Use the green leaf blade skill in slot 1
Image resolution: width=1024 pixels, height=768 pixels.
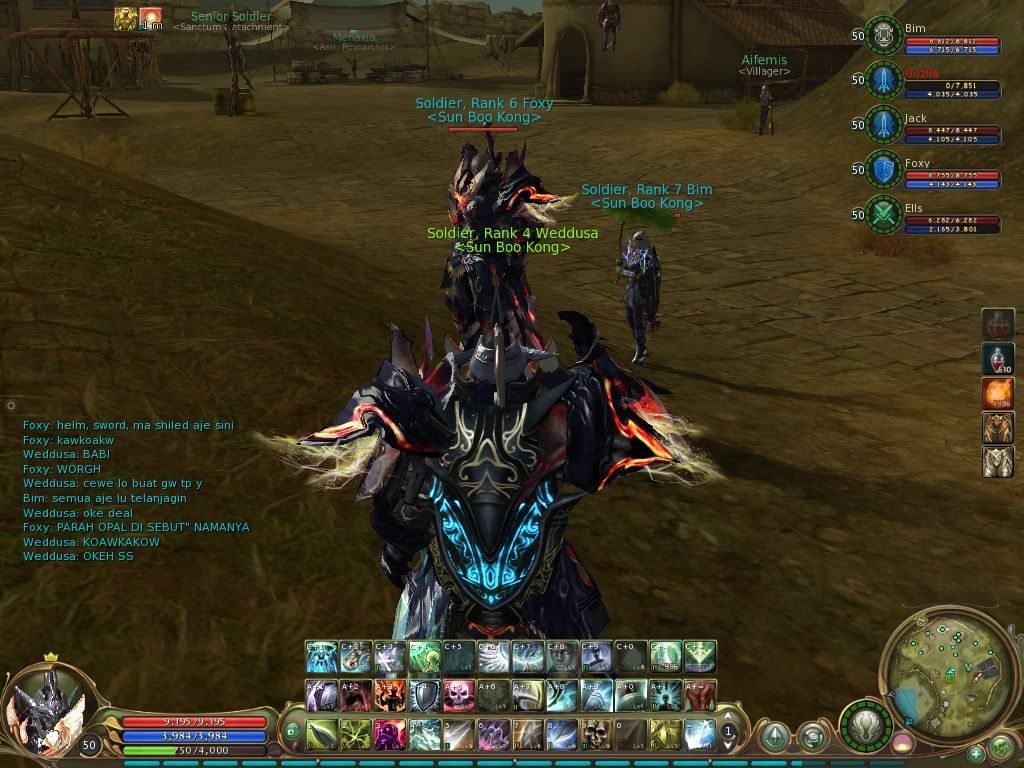click(x=322, y=735)
